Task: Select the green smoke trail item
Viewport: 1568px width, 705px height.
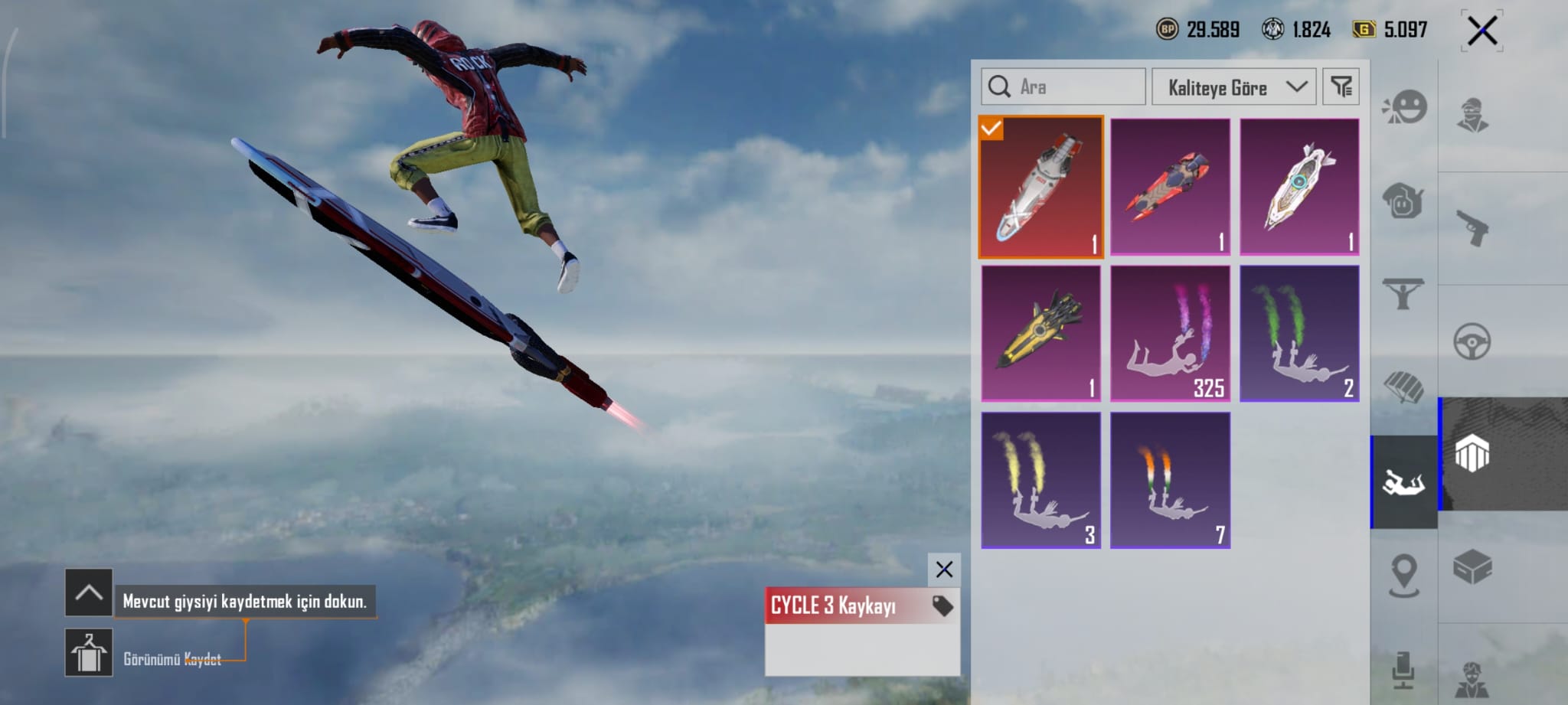Action: coord(1299,333)
